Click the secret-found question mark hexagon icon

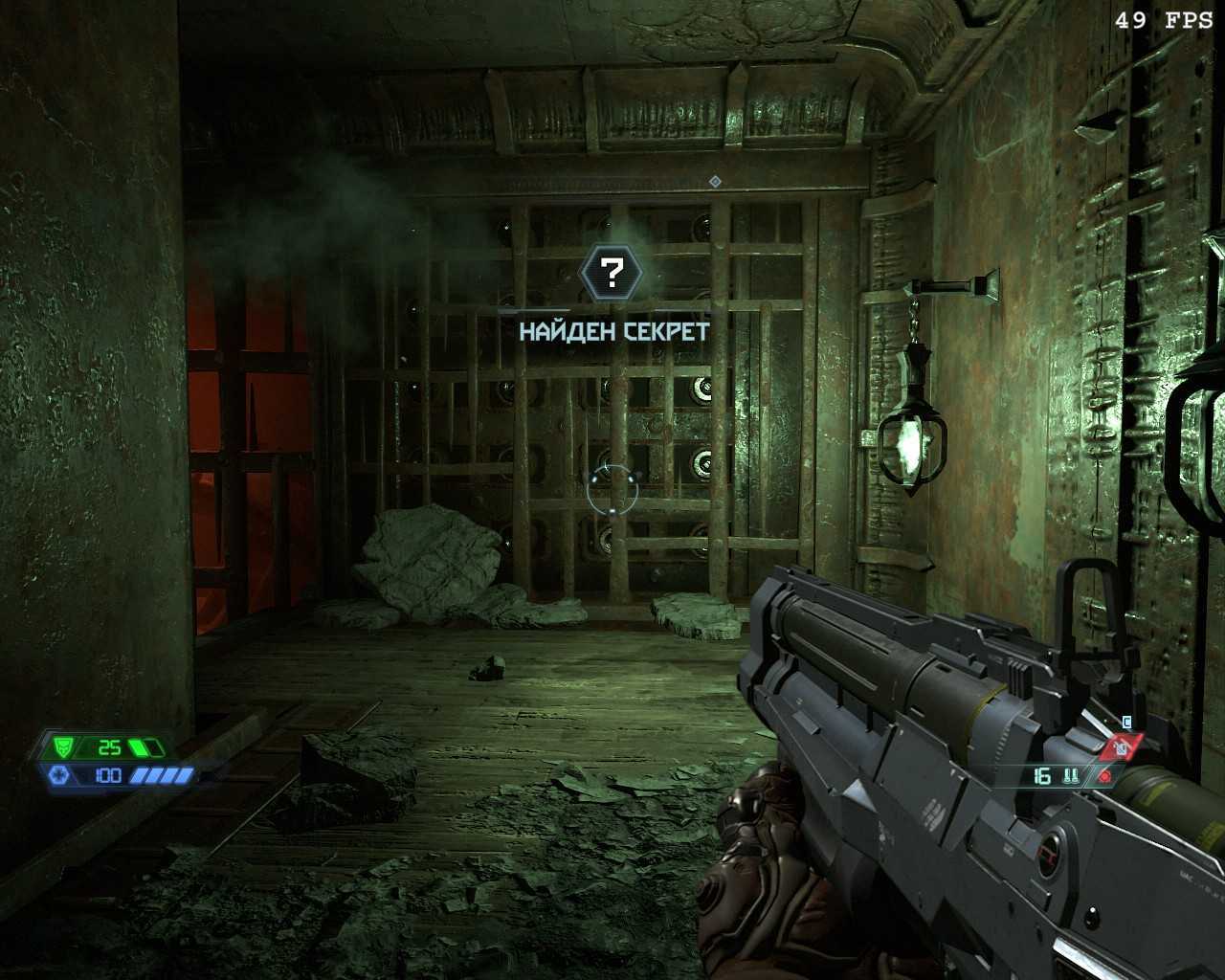pos(612,274)
